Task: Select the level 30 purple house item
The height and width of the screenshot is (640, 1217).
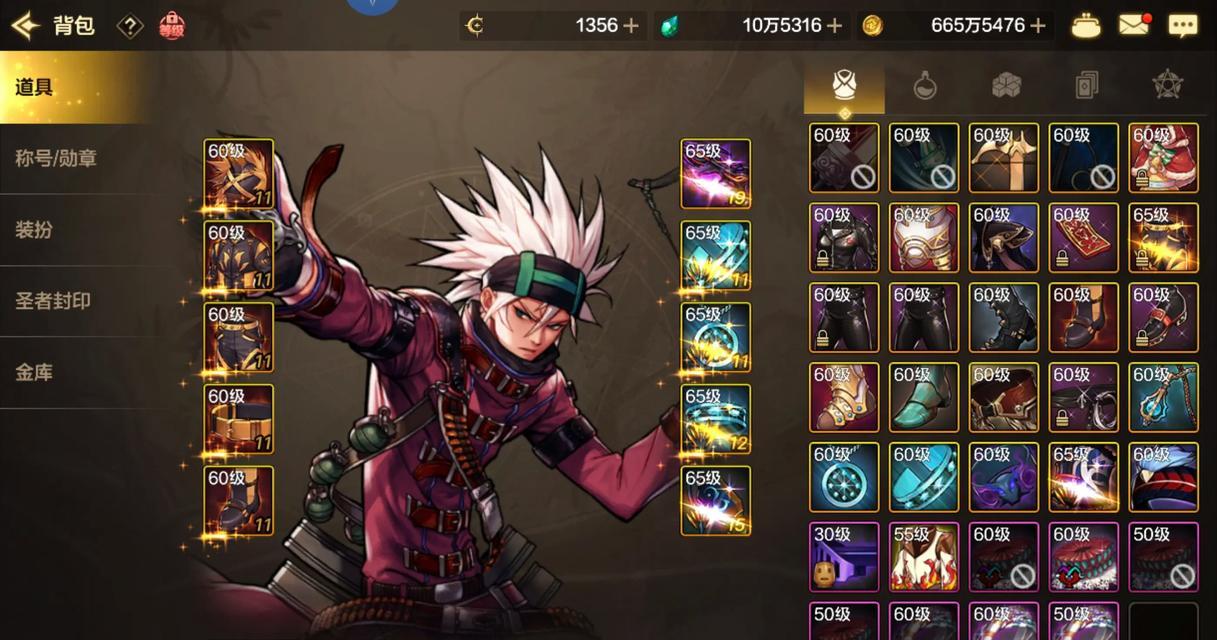Action: pos(844,557)
